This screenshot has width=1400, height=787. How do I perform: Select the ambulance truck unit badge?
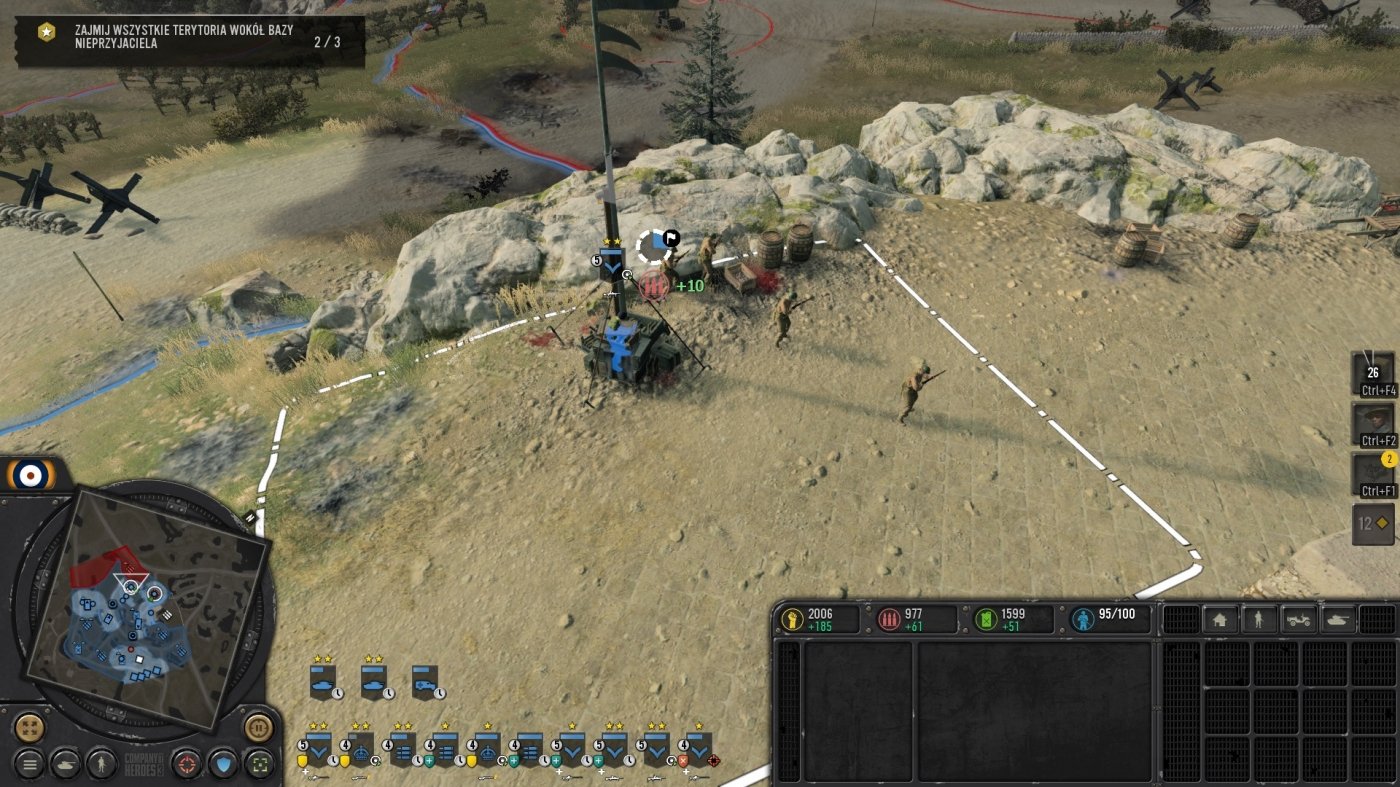click(x=426, y=681)
